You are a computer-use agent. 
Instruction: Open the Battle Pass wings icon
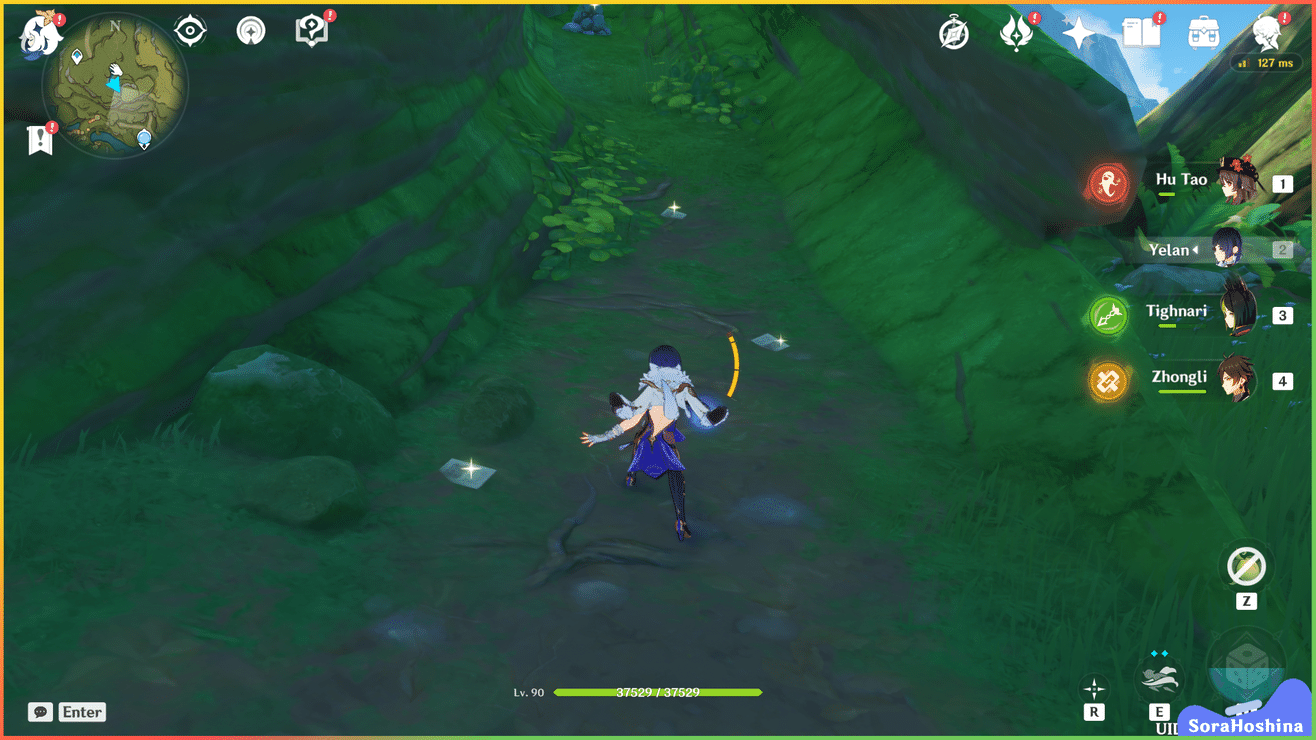click(x=1015, y=33)
